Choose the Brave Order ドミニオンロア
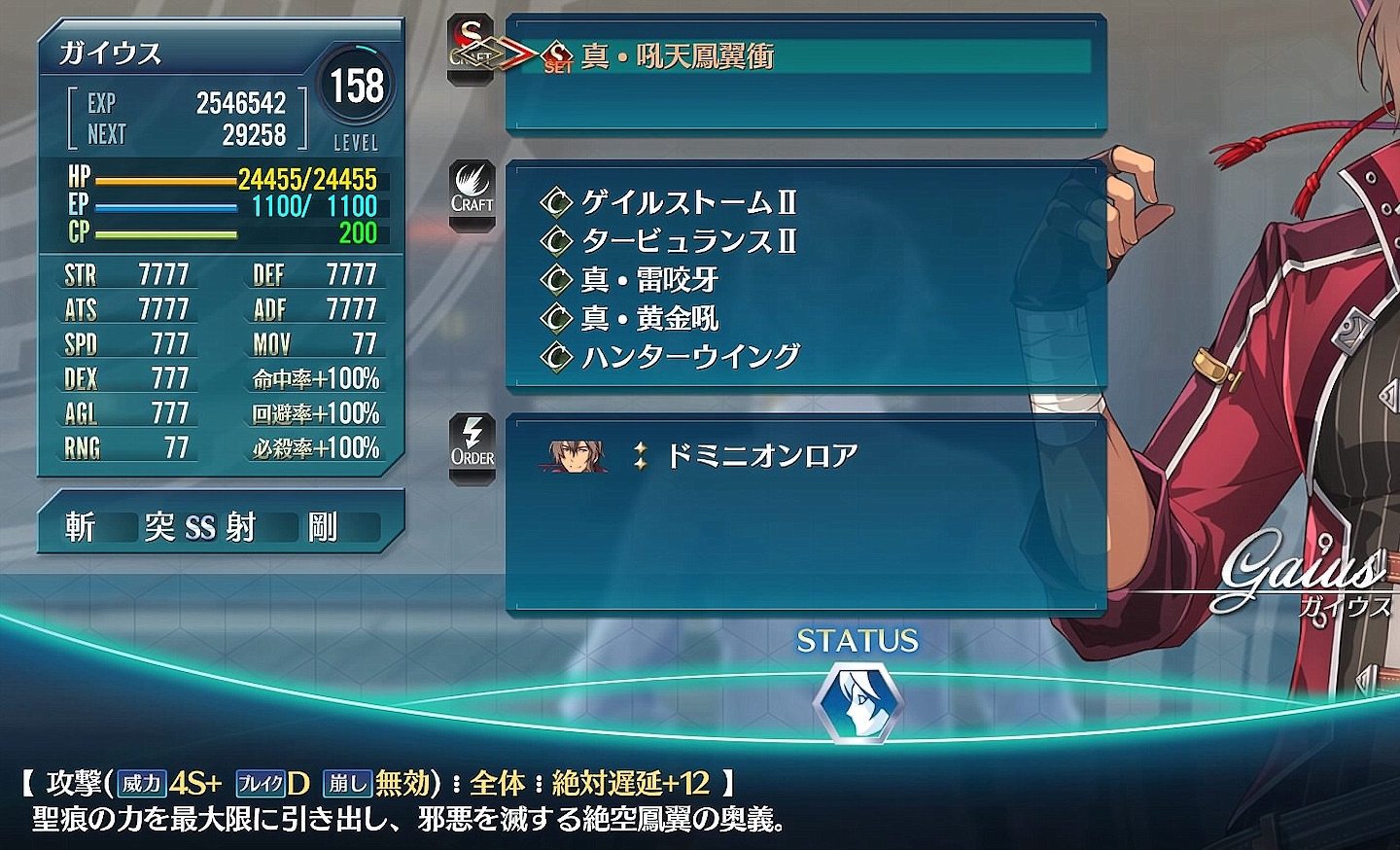Viewport: 1400px width, 850px height. (761, 455)
